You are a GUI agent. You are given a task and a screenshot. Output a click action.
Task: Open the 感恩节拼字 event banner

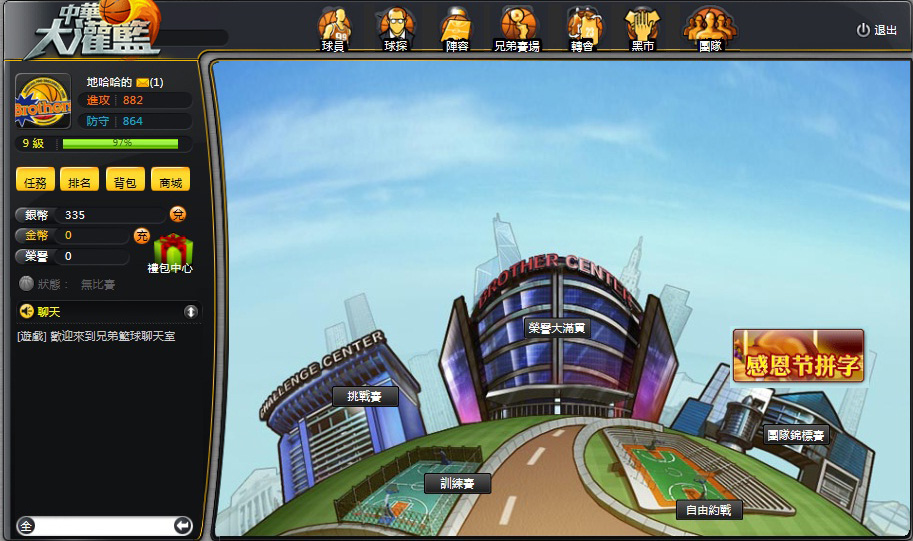(798, 356)
